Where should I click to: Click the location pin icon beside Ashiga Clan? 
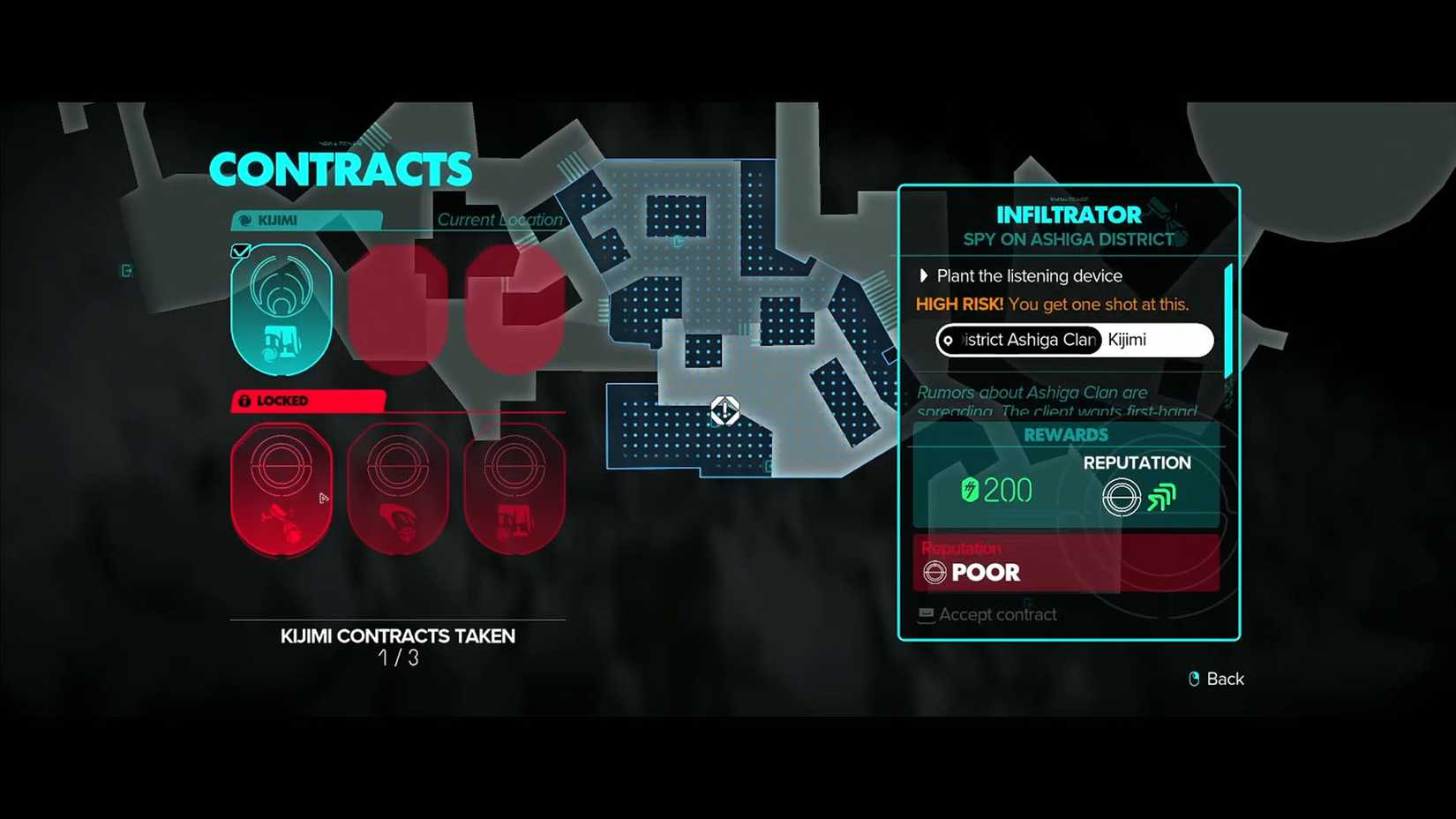click(949, 340)
